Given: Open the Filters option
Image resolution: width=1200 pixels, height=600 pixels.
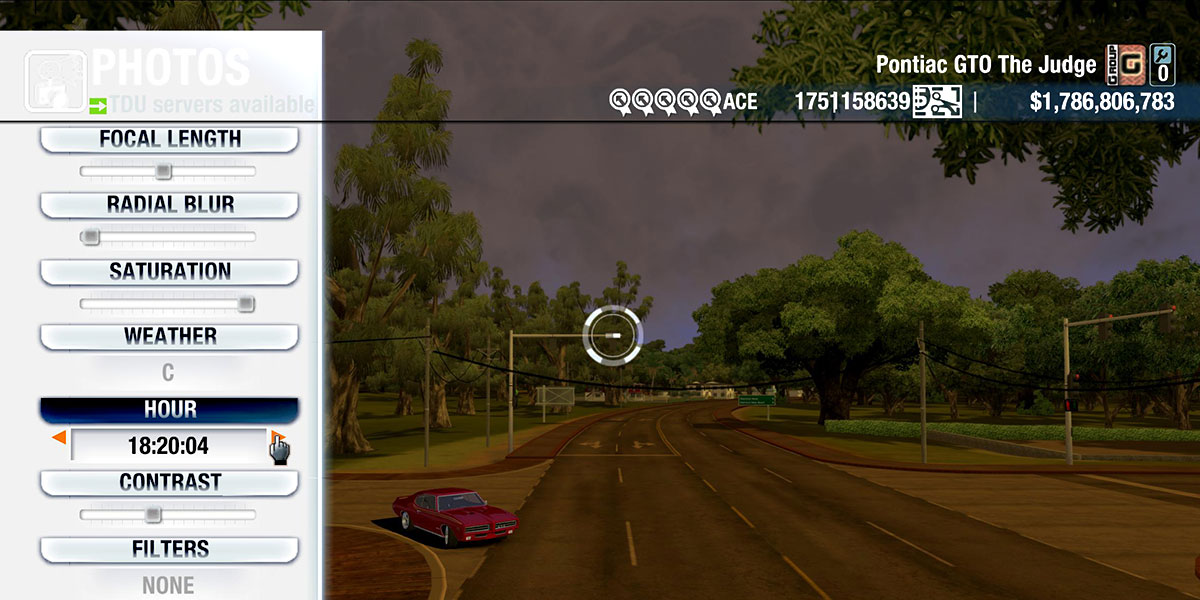Looking at the screenshot, I should pos(169,550).
